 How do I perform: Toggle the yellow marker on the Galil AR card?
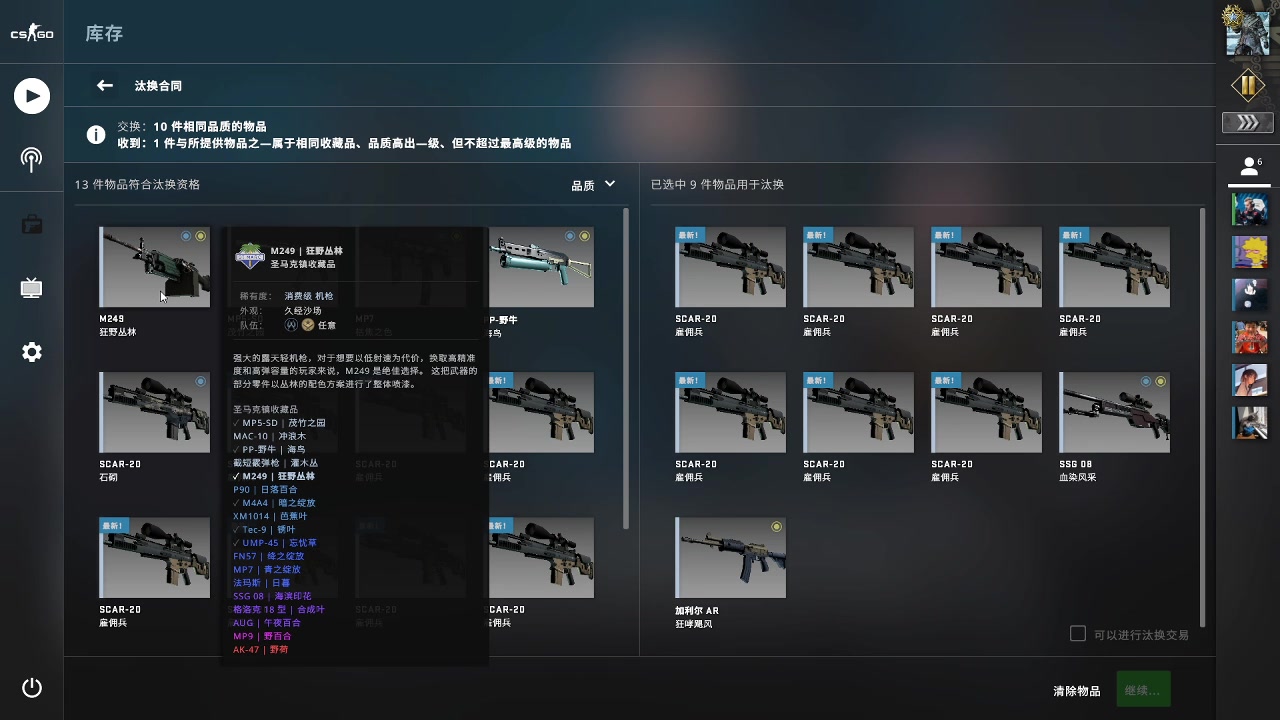click(x=777, y=525)
